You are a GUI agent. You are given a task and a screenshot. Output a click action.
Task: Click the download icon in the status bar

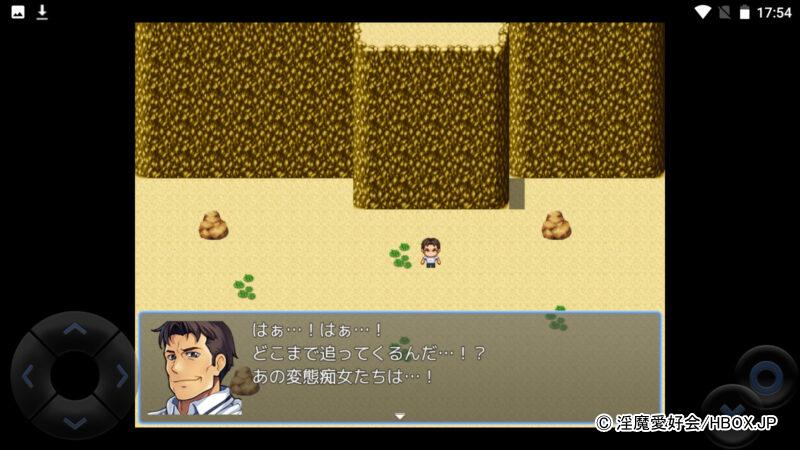click(42, 12)
